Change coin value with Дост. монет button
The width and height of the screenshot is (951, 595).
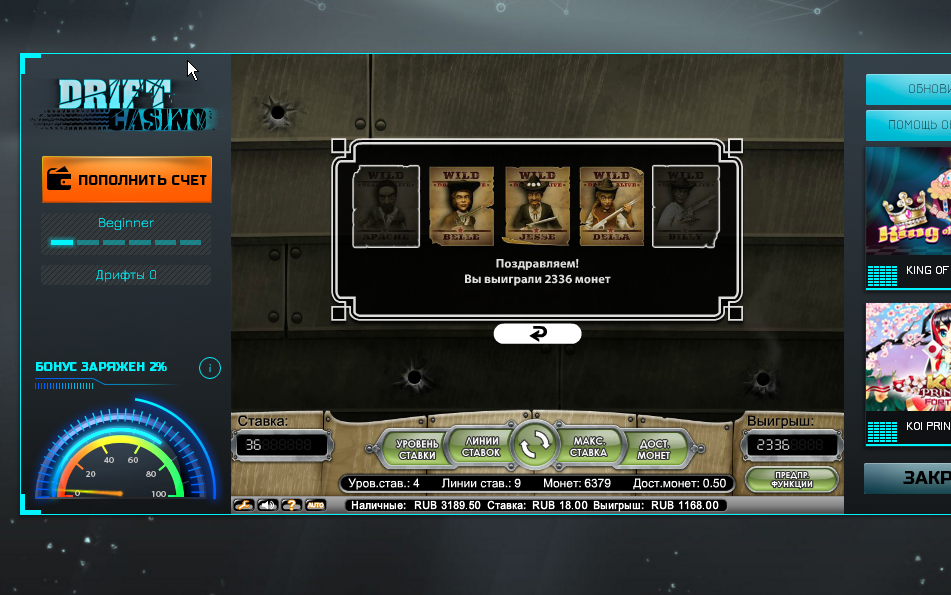click(x=653, y=449)
